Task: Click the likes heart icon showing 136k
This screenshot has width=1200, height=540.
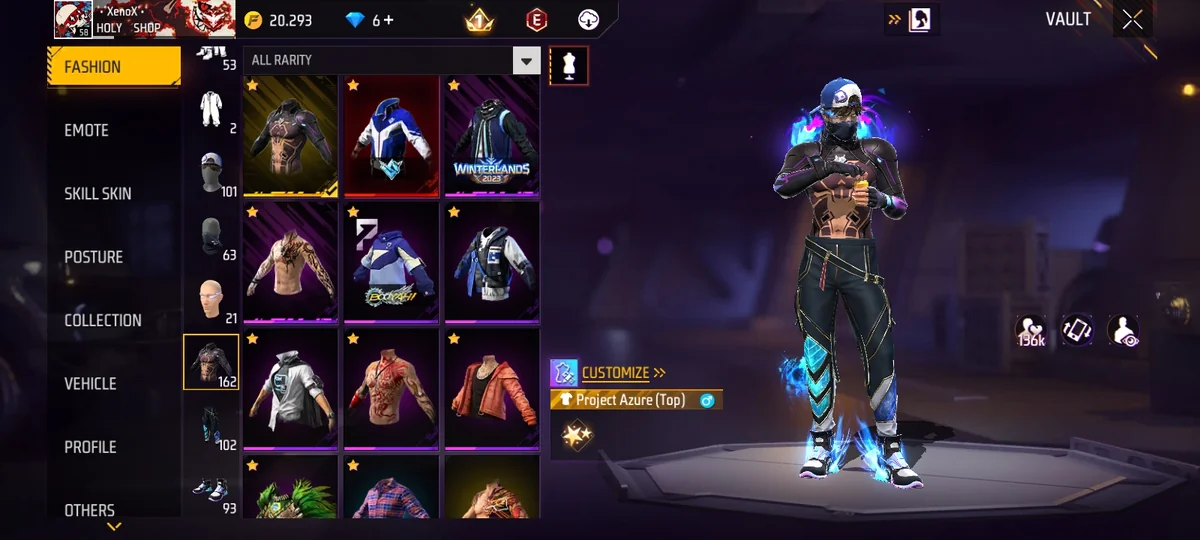Action: (x=1030, y=331)
